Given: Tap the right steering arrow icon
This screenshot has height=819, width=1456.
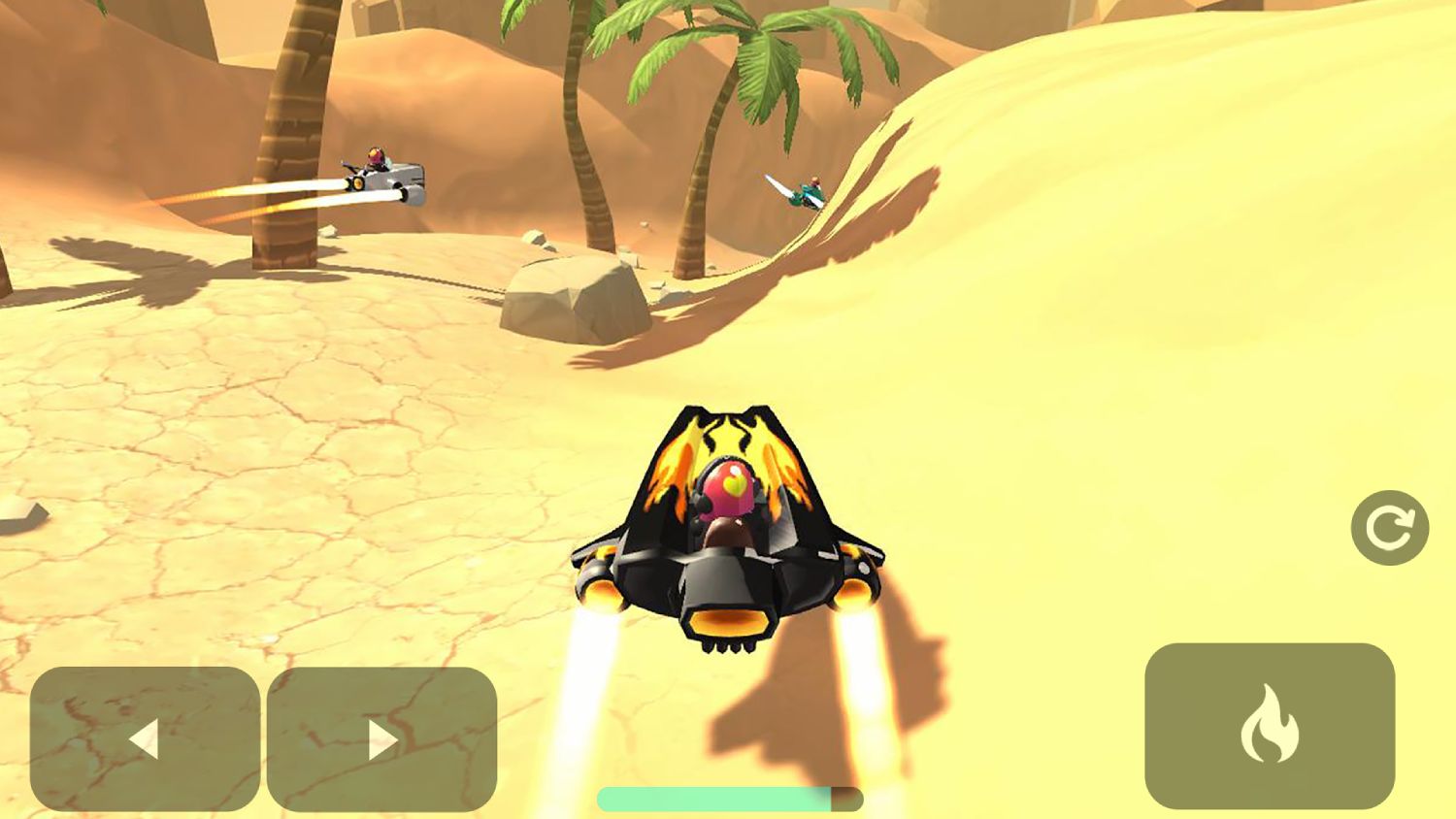Looking at the screenshot, I should [x=381, y=739].
